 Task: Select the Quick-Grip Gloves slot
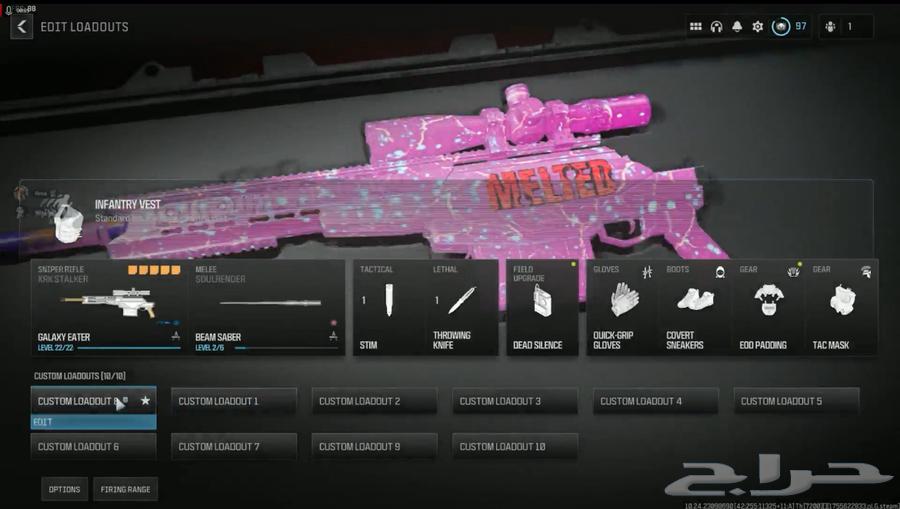point(620,308)
